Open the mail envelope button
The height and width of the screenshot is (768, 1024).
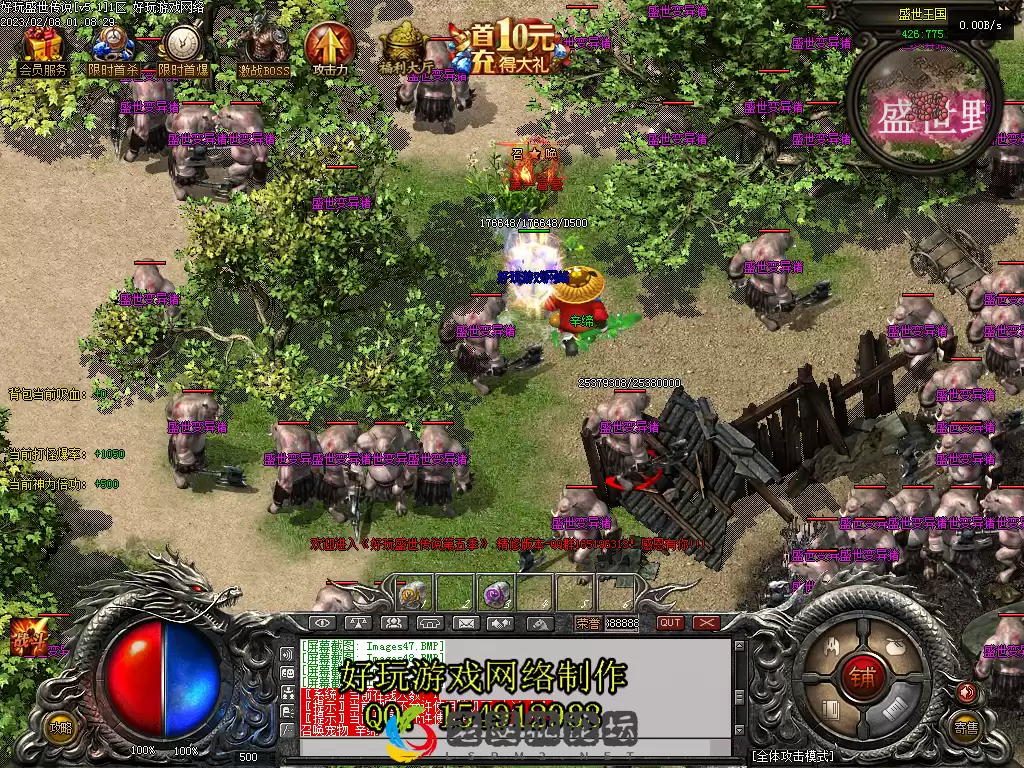(465, 623)
